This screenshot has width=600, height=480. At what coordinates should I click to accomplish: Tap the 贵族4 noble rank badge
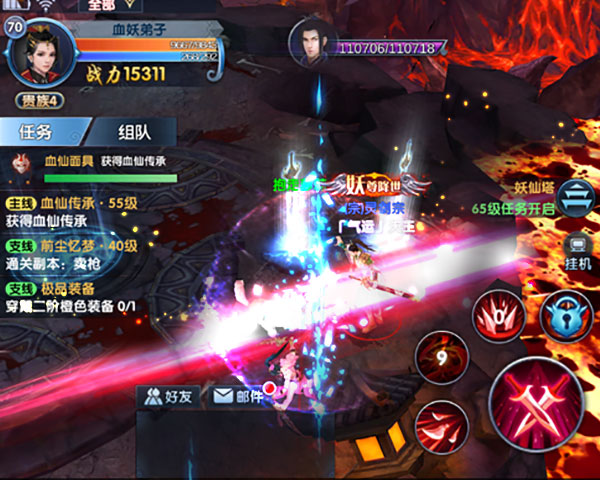(39, 100)
